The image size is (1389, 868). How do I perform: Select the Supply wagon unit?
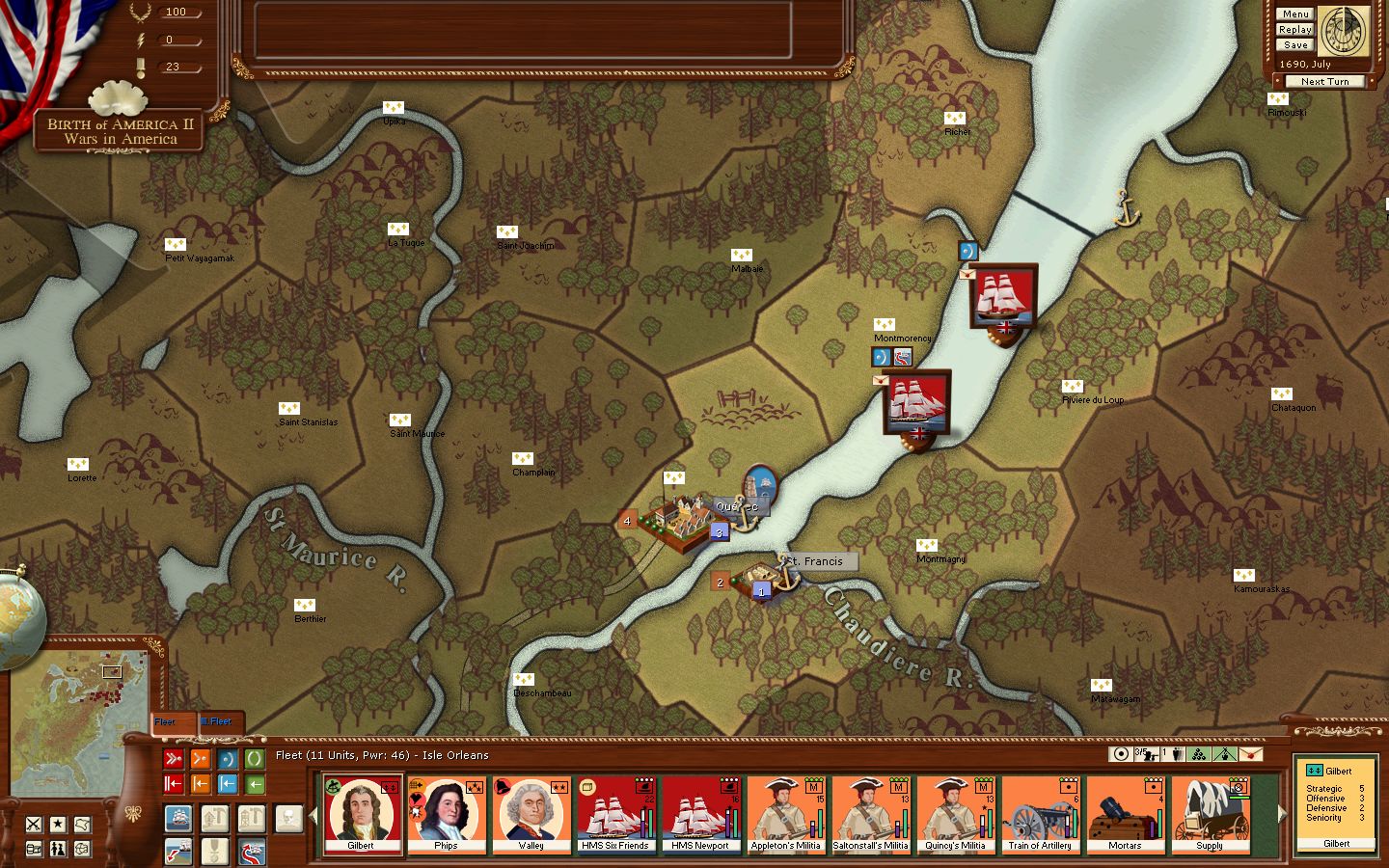tap(1210, 815)
